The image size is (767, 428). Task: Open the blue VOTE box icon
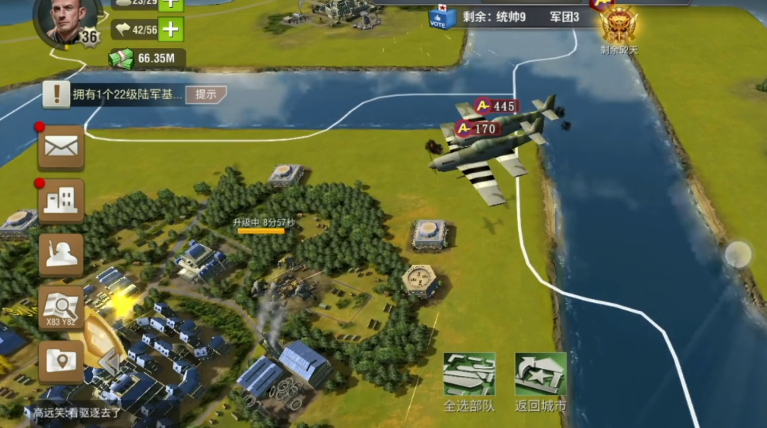click(x=439, y=17)
